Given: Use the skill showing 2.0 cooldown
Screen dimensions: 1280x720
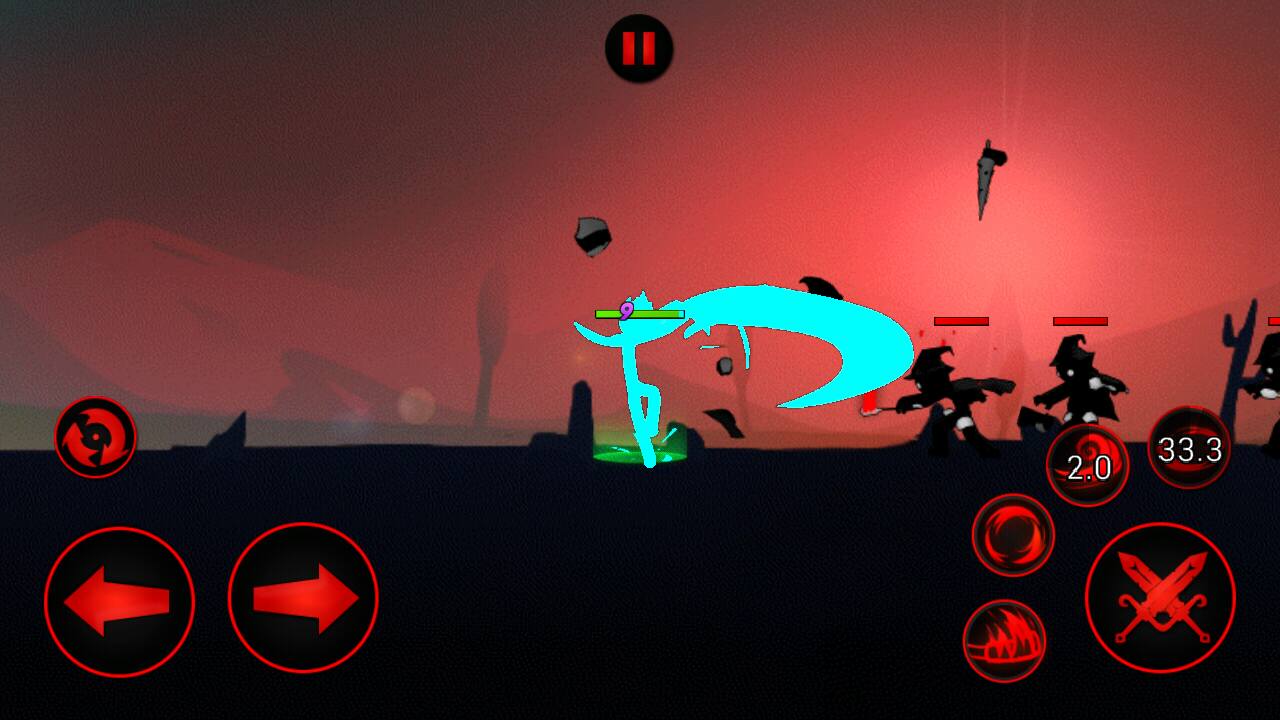Looking at the screenshot, I should [x=1087, y=465].
